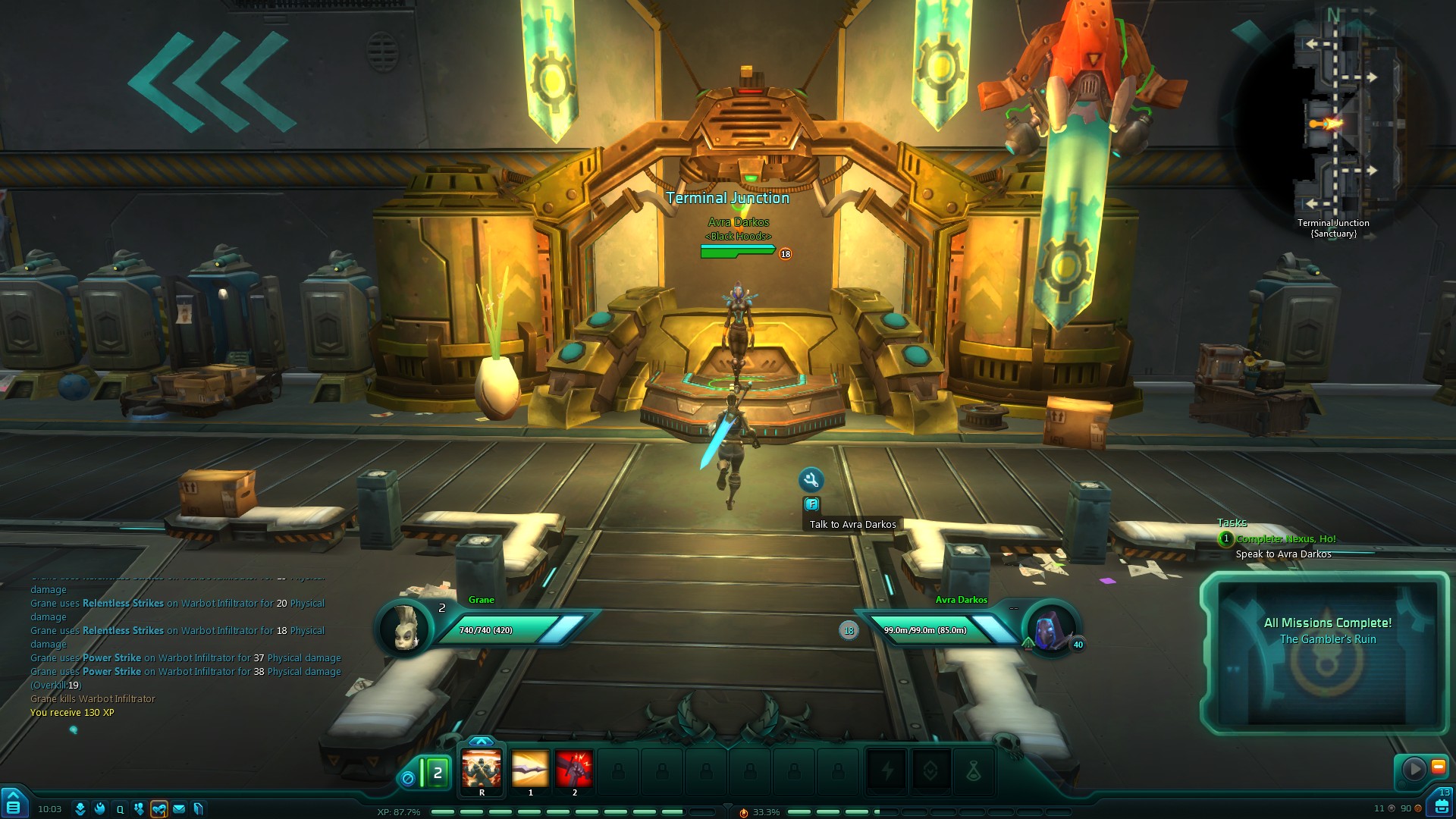Open the inventory bag showing 13
The image size is (1456, 819).
tap(1441, 804)
